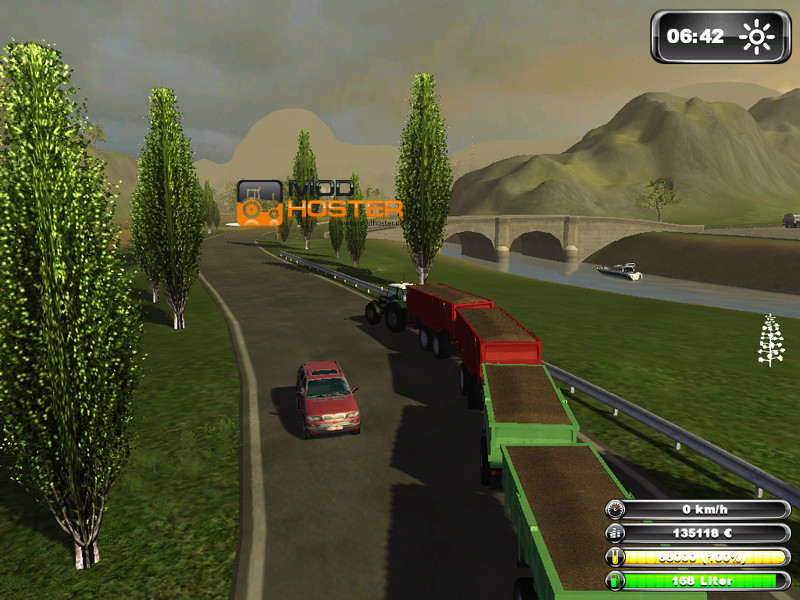Image resolution: width=800 pixels, height=600 pixels.
Task: Click the sun weather icon
Action: (x=757, y=37)
